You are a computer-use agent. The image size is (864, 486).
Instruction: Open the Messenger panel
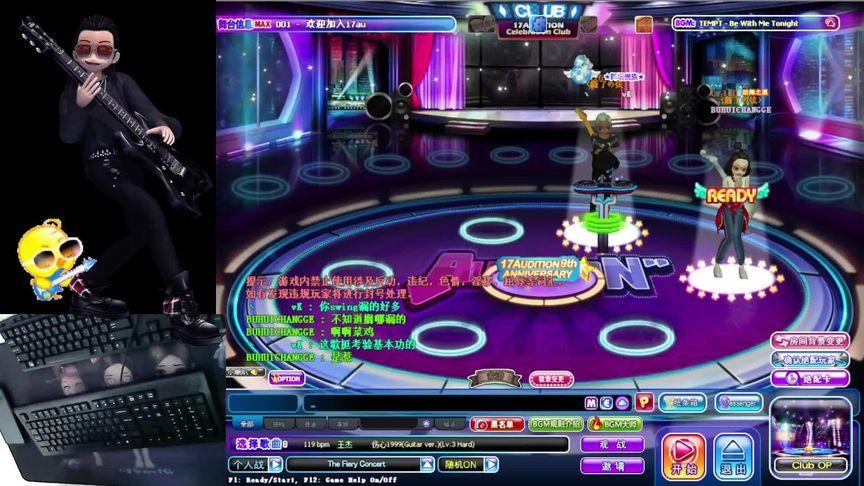click(738, 402)
